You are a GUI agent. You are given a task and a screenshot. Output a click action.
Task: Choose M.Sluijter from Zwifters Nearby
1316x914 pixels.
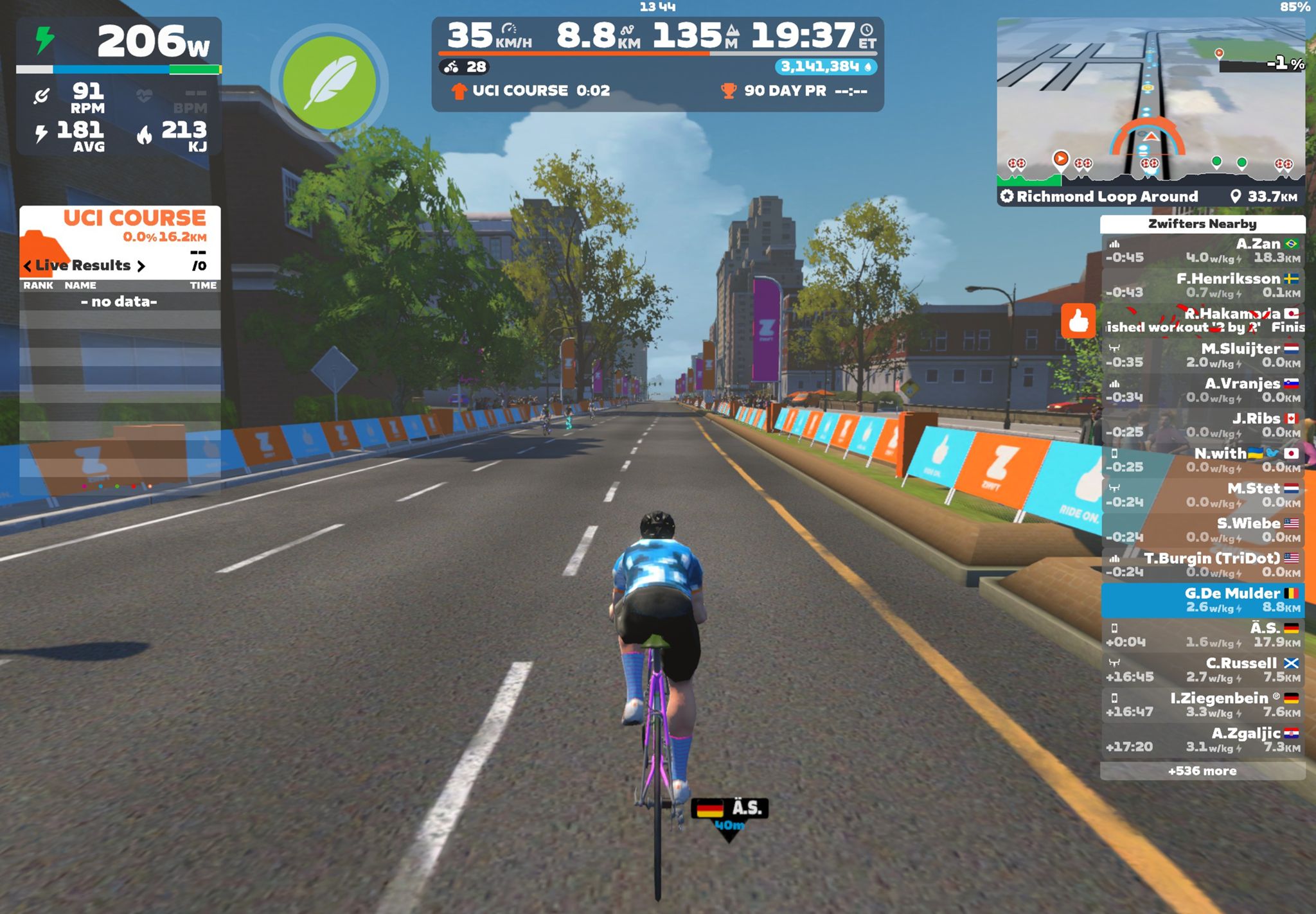point(1202,355)
